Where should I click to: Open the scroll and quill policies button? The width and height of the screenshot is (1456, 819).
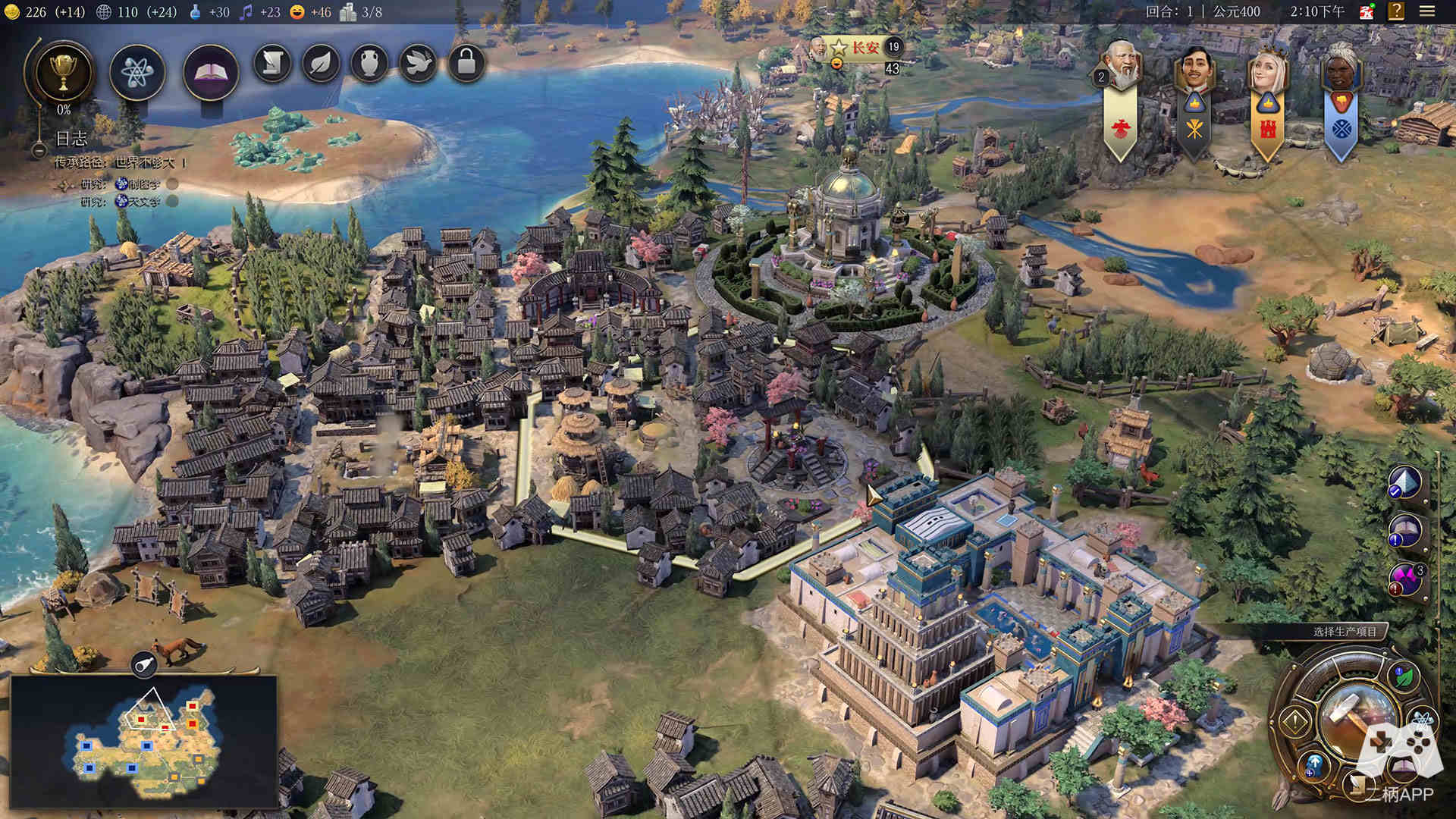(x=272, y=64)
